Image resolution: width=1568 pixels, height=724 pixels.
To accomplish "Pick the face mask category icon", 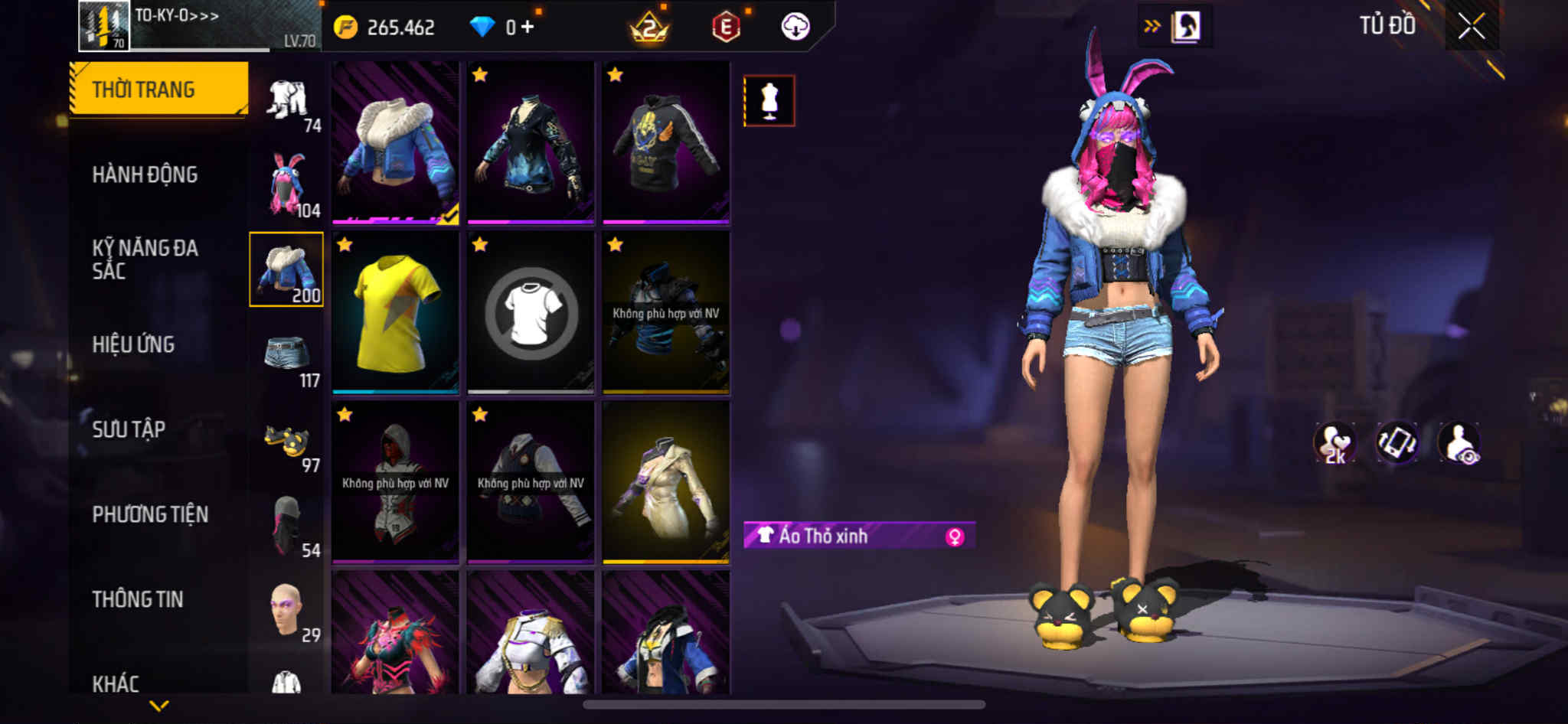I will point(287,525).
